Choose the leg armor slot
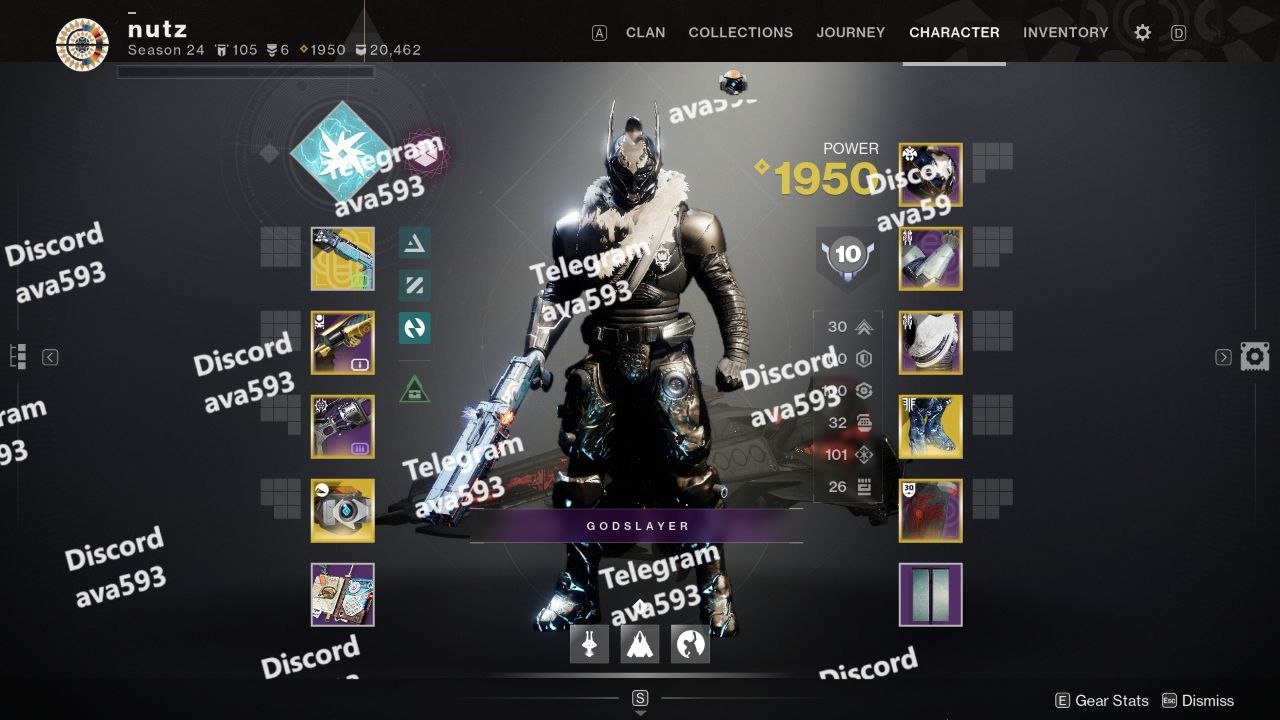The height and width of the screenshot is (720, 1280). click(930, 427)
